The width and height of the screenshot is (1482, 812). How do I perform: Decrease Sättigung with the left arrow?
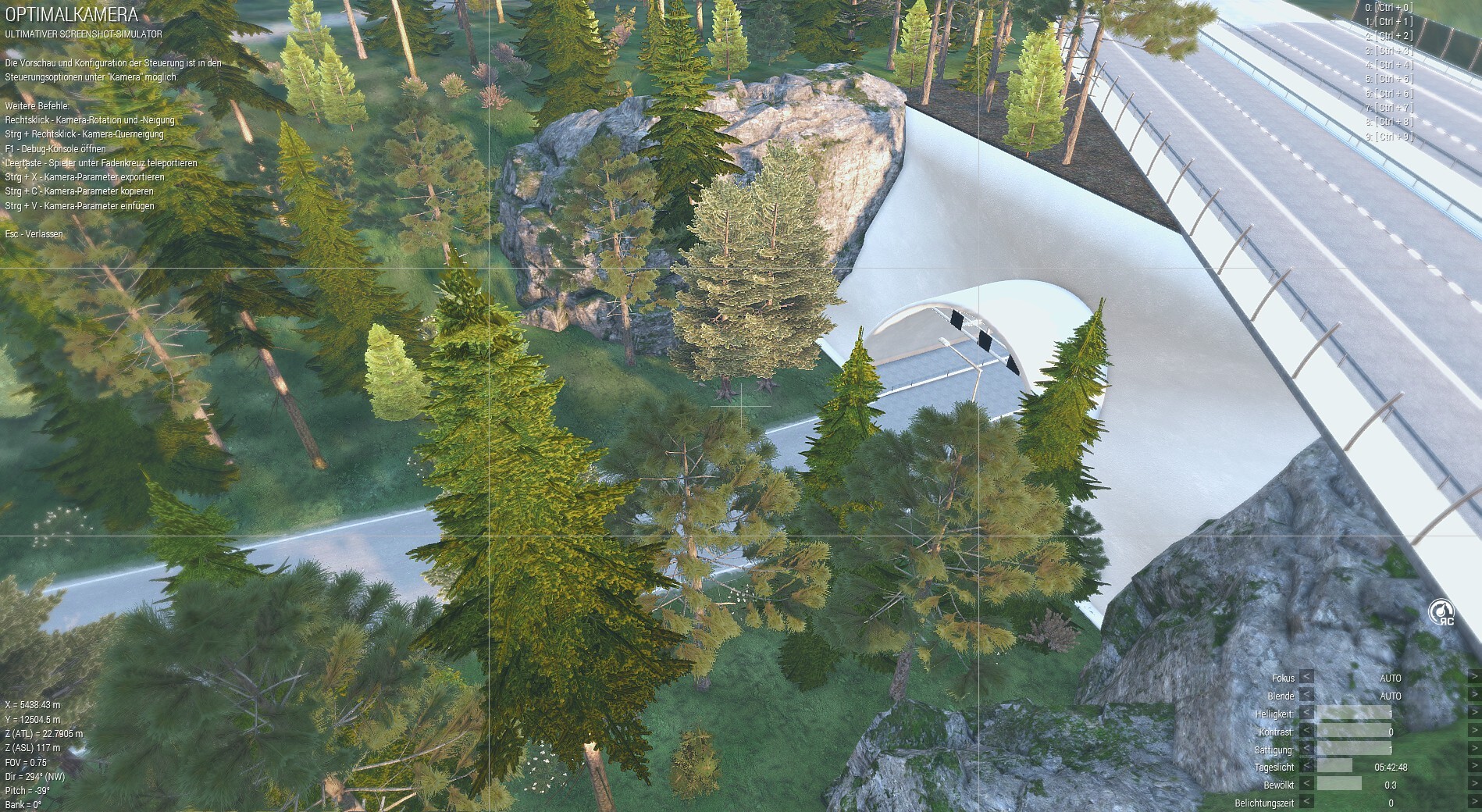click(1306, 750)
